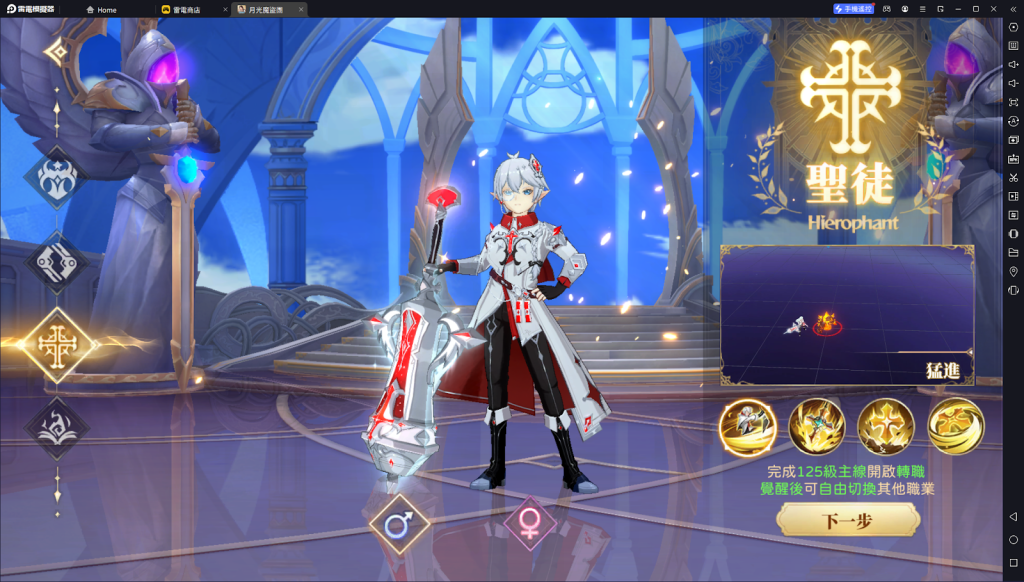The image size is (1024, 582).
Task: Choose the female gender diamond
Action: 530,523
